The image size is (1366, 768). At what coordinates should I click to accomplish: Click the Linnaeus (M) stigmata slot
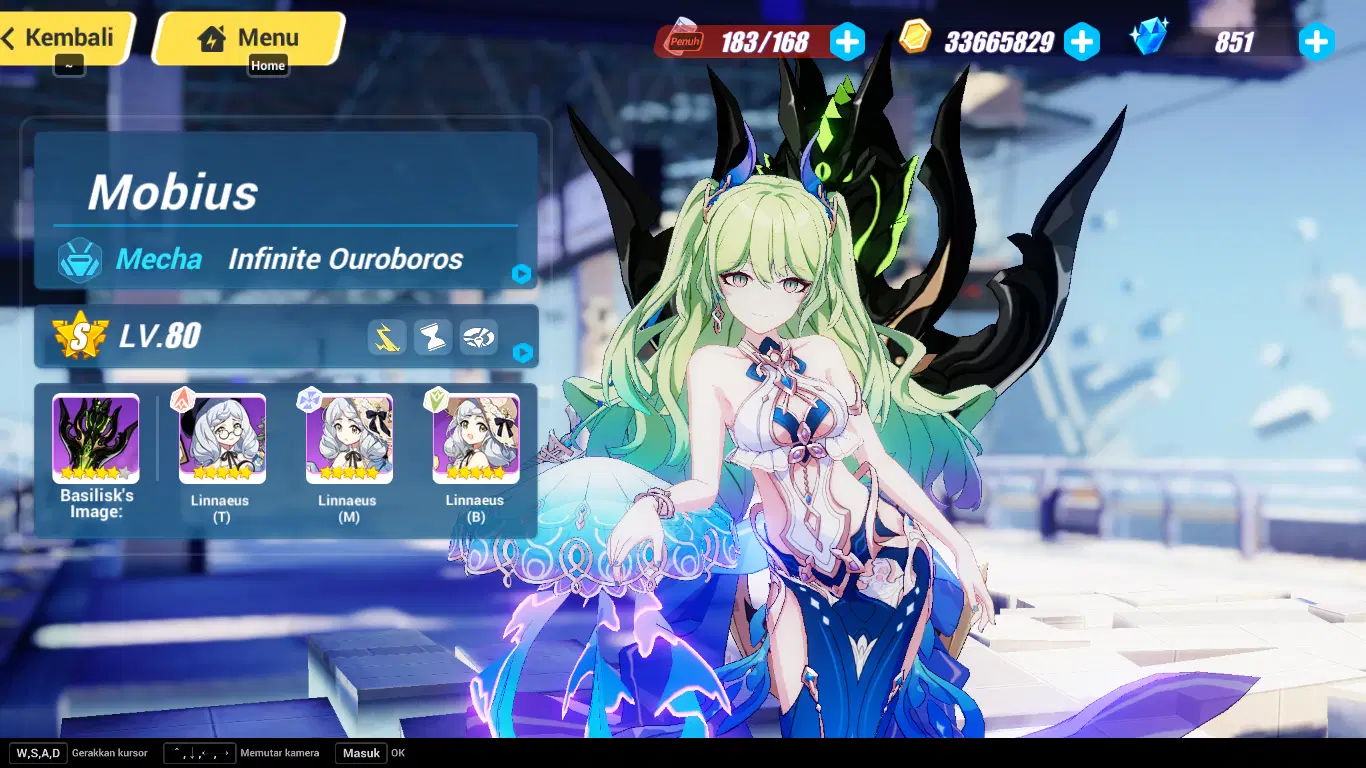tap(347, 437)
